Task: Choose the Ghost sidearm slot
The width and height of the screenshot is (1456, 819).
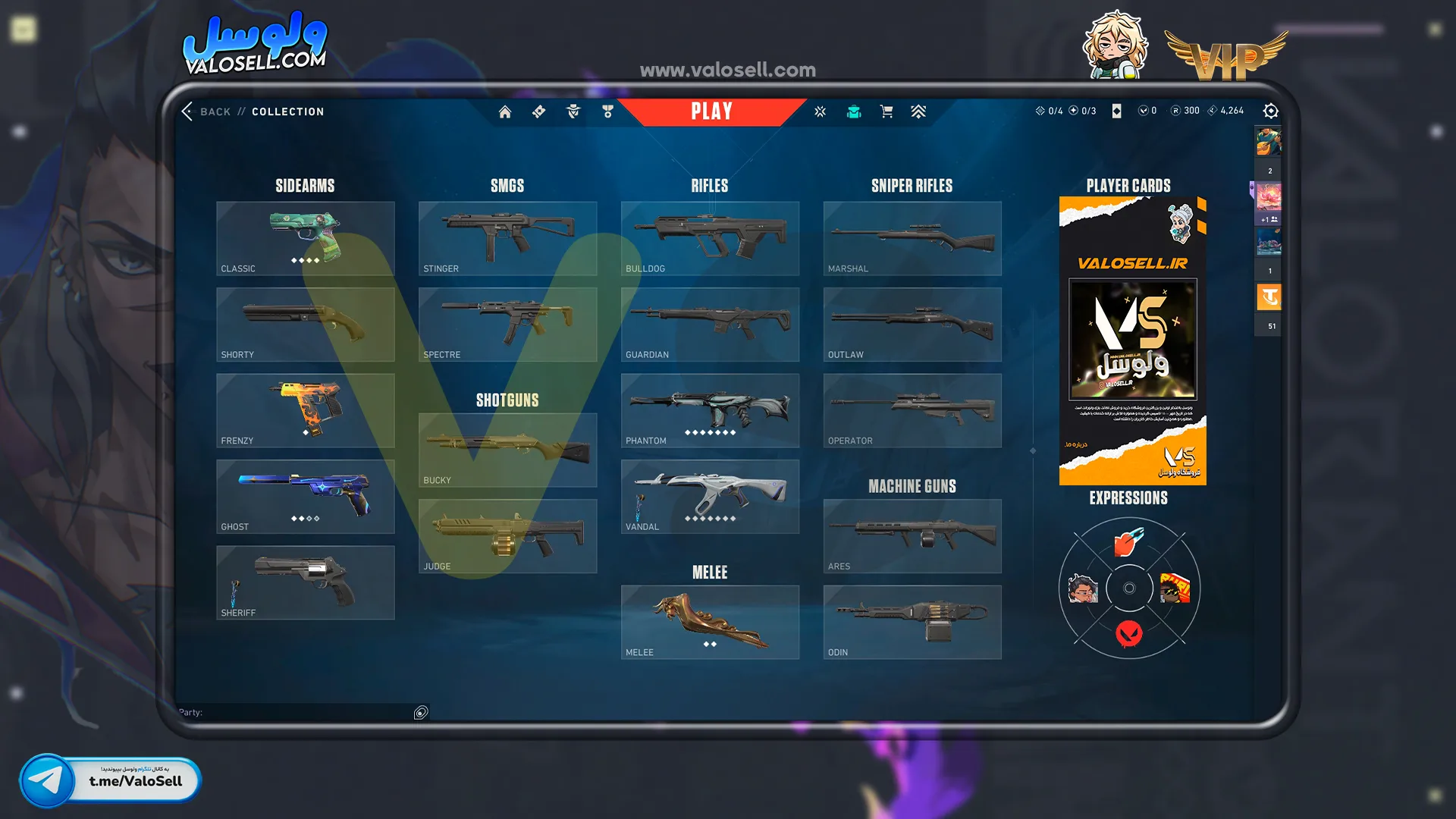Action: tap(305, 496)
